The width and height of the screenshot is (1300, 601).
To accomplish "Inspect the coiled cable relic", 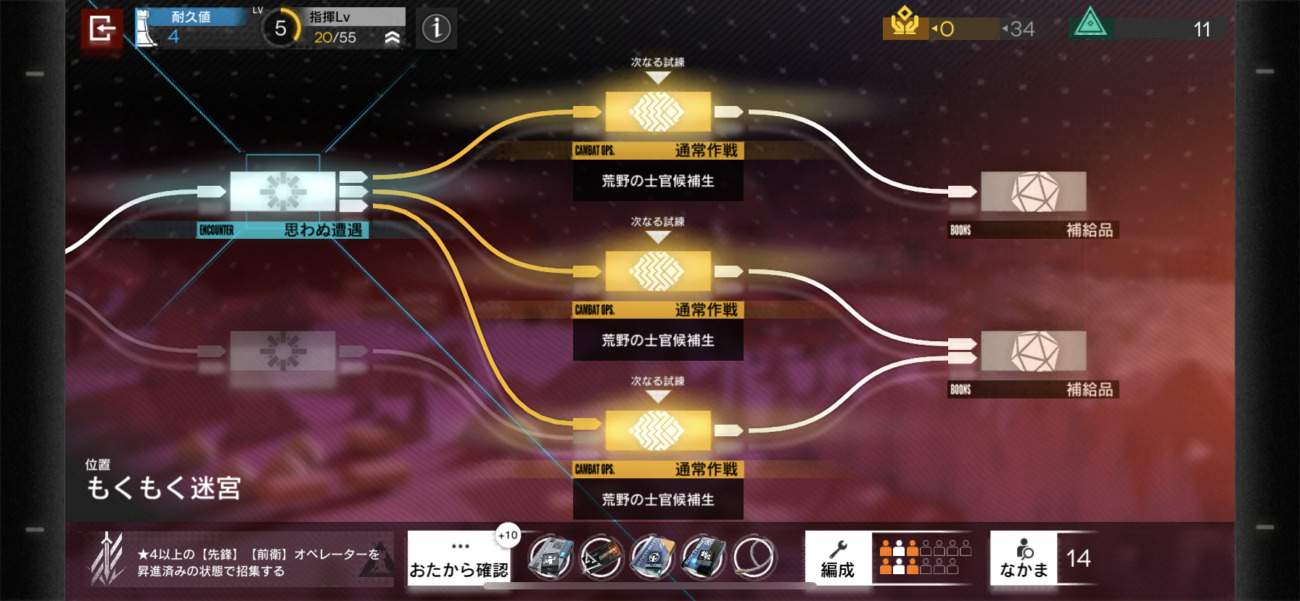I will pyautogui.click(x=754, y=558).
